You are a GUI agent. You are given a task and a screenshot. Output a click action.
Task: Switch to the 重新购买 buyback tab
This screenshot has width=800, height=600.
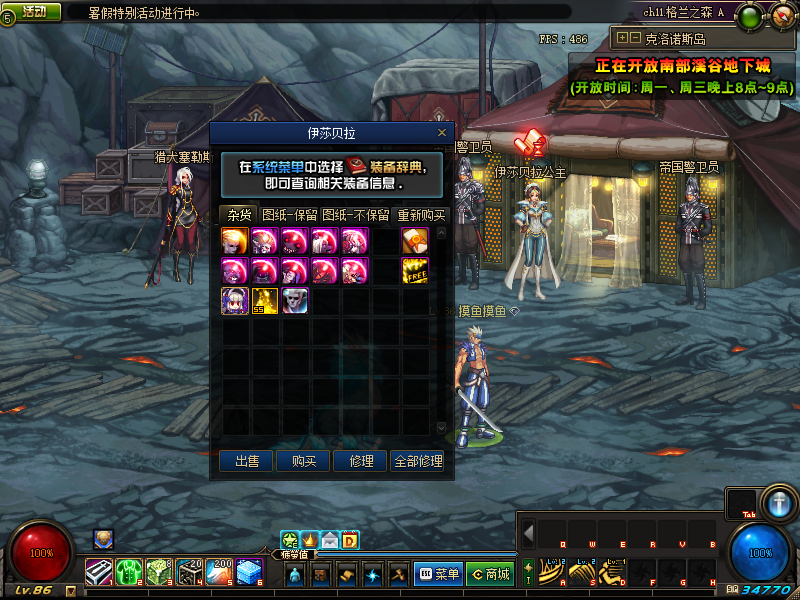pyautogui.click(x=421, y=215)
